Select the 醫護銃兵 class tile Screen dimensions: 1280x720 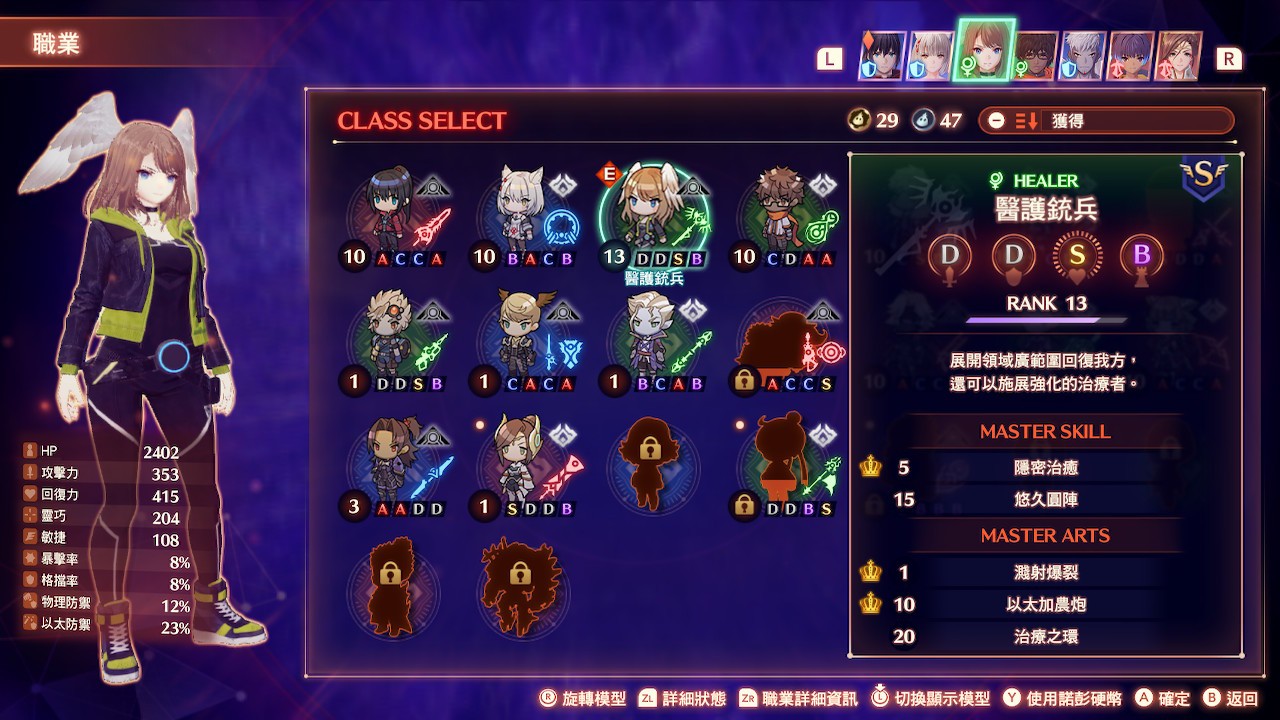654,215
